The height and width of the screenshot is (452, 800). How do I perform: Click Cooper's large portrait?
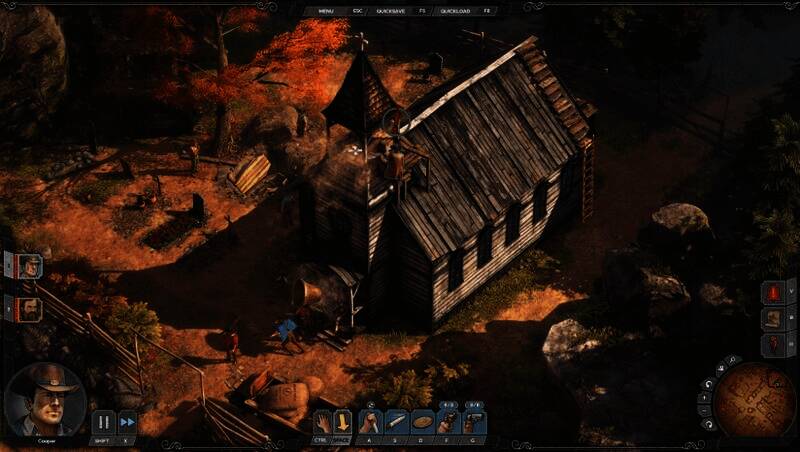44,398
